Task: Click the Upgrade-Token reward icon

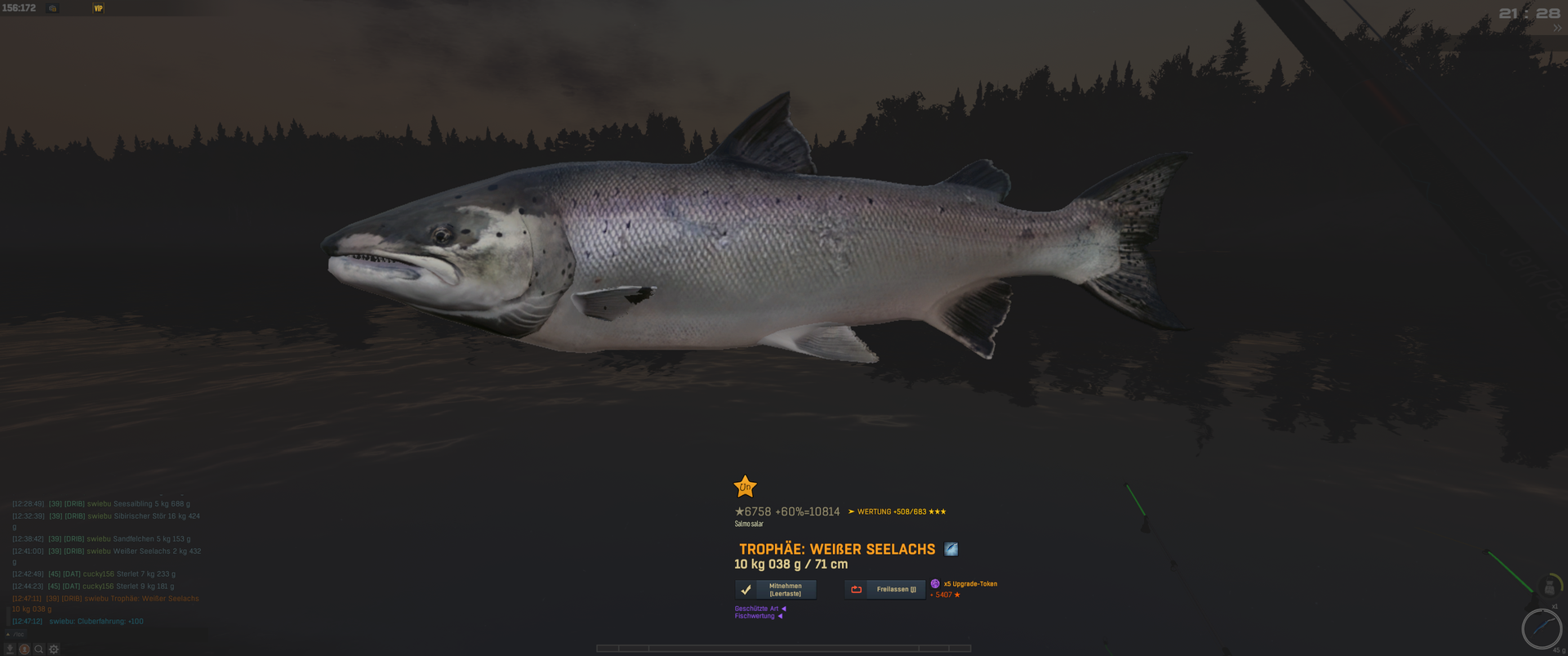Action: (935, 583)
